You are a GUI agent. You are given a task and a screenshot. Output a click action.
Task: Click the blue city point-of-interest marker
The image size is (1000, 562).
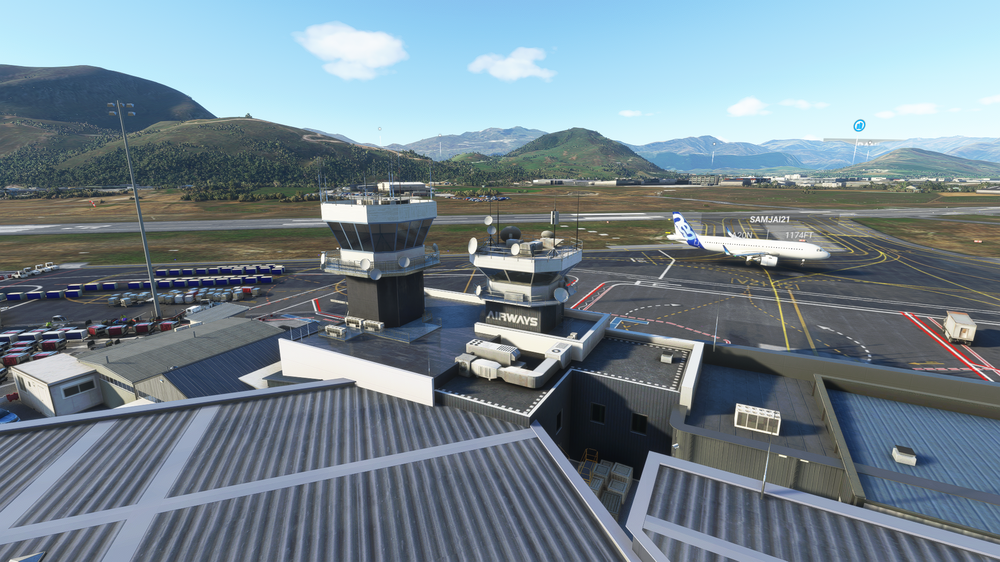click(859, 126)
